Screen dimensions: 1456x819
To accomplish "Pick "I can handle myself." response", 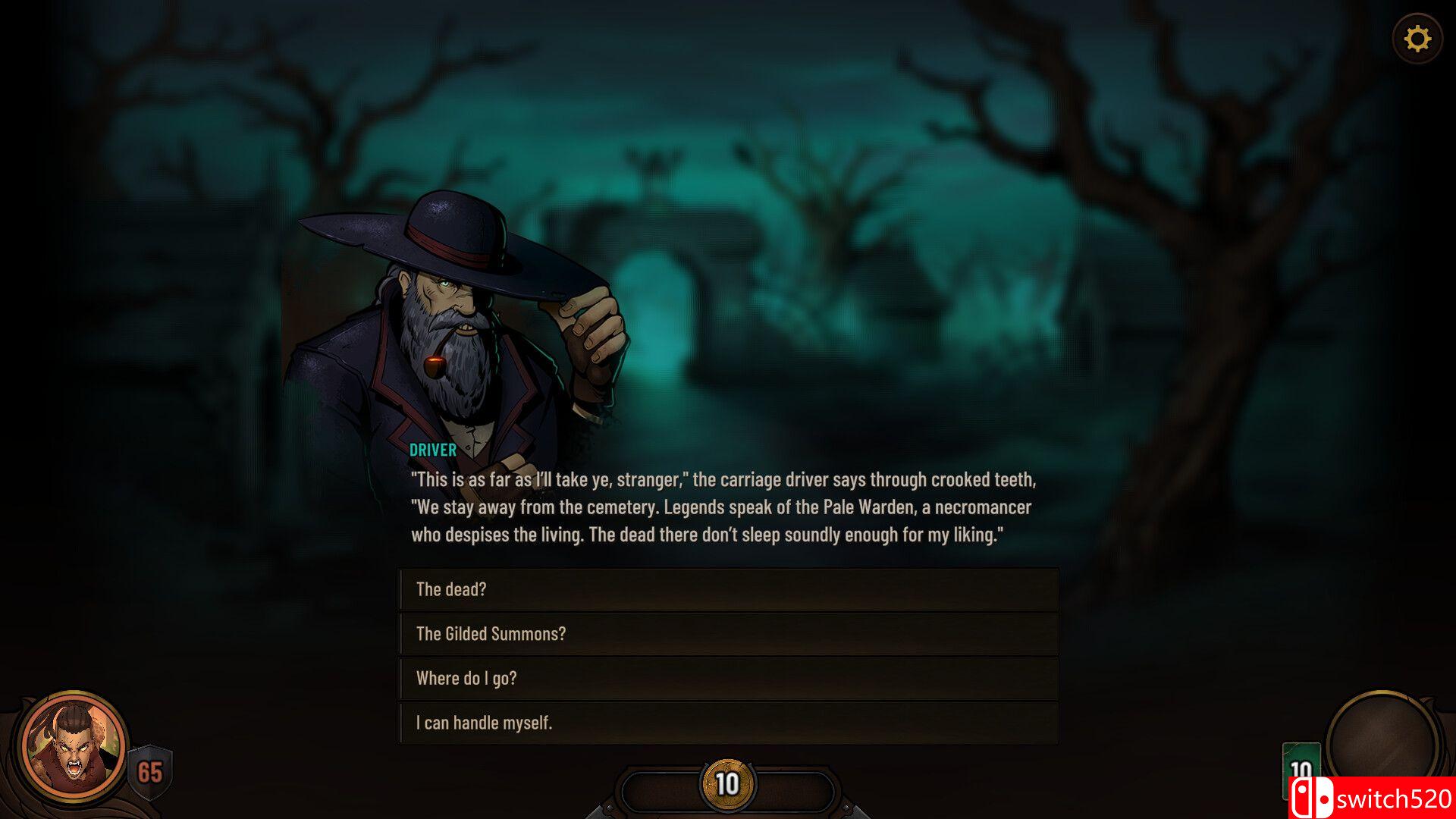I will [728, 723].
